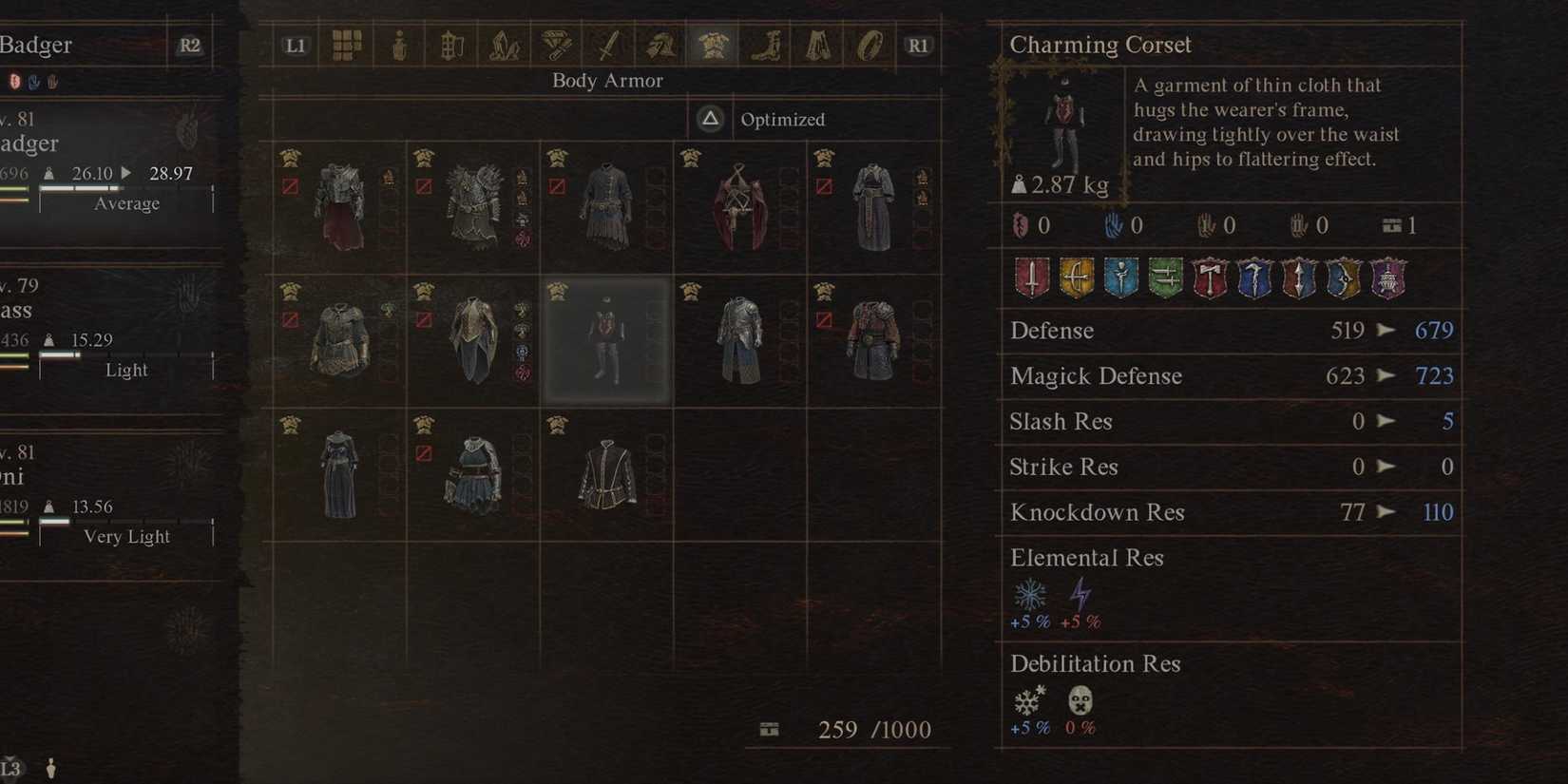Select the sword weapons category icon
The width and height of the screenshot is (1568, 784).
pos(608,43)
